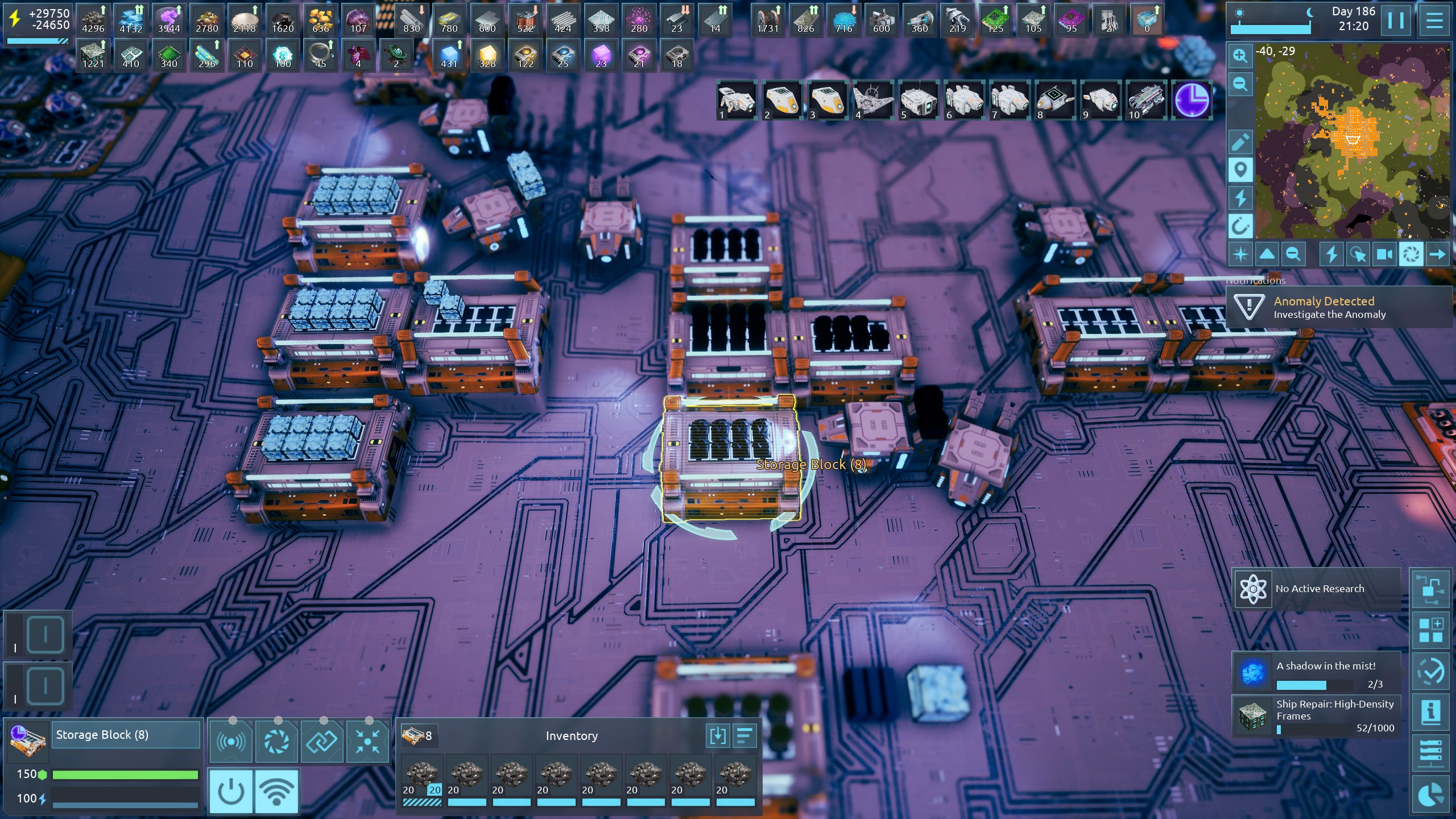Zoom in on the minimap
Image resolution: width=1456 pixels, height=819 pixels.
[x=1240, y=56]
